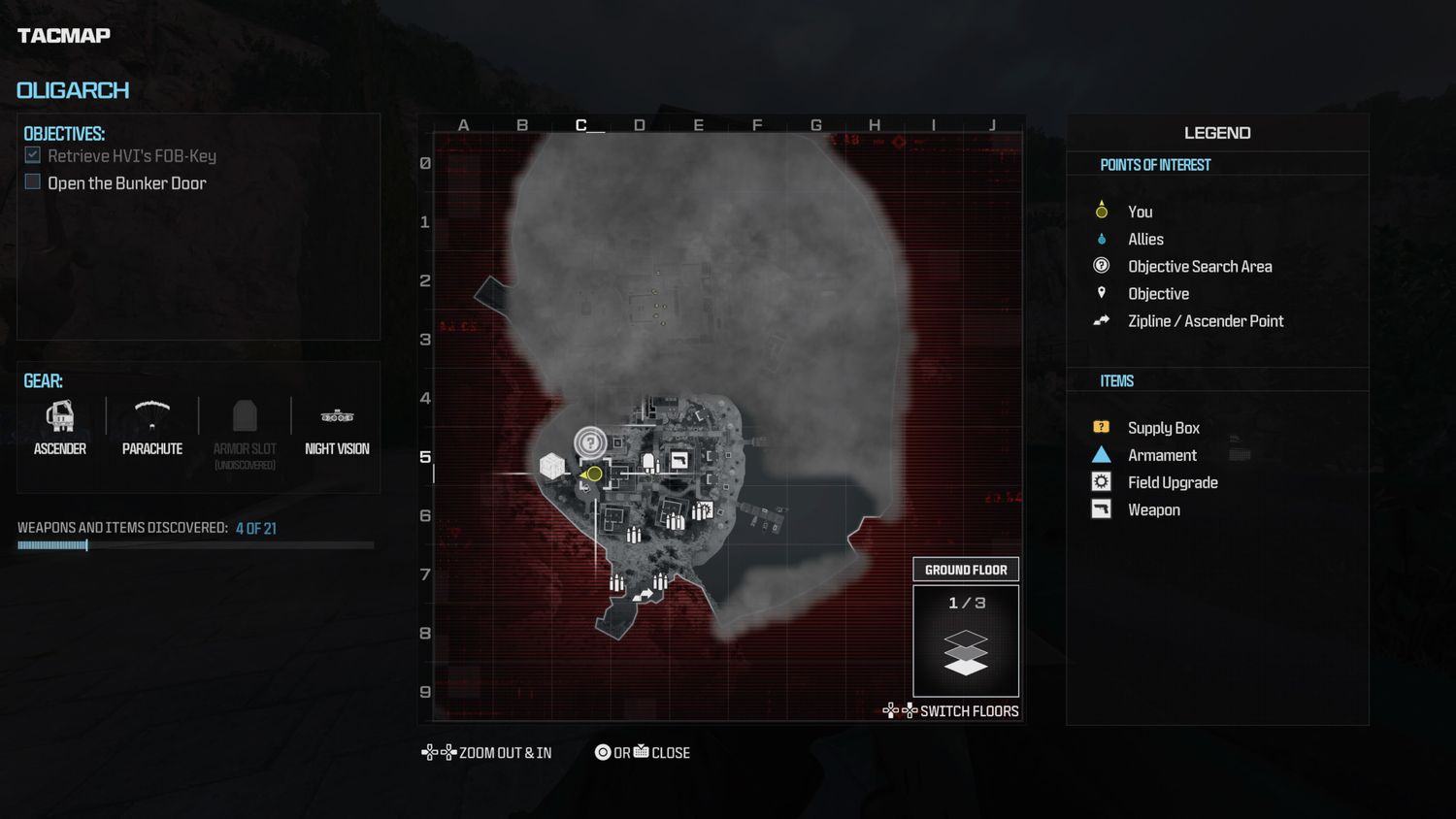Click the Allies legend entry

pos(1145,239)
